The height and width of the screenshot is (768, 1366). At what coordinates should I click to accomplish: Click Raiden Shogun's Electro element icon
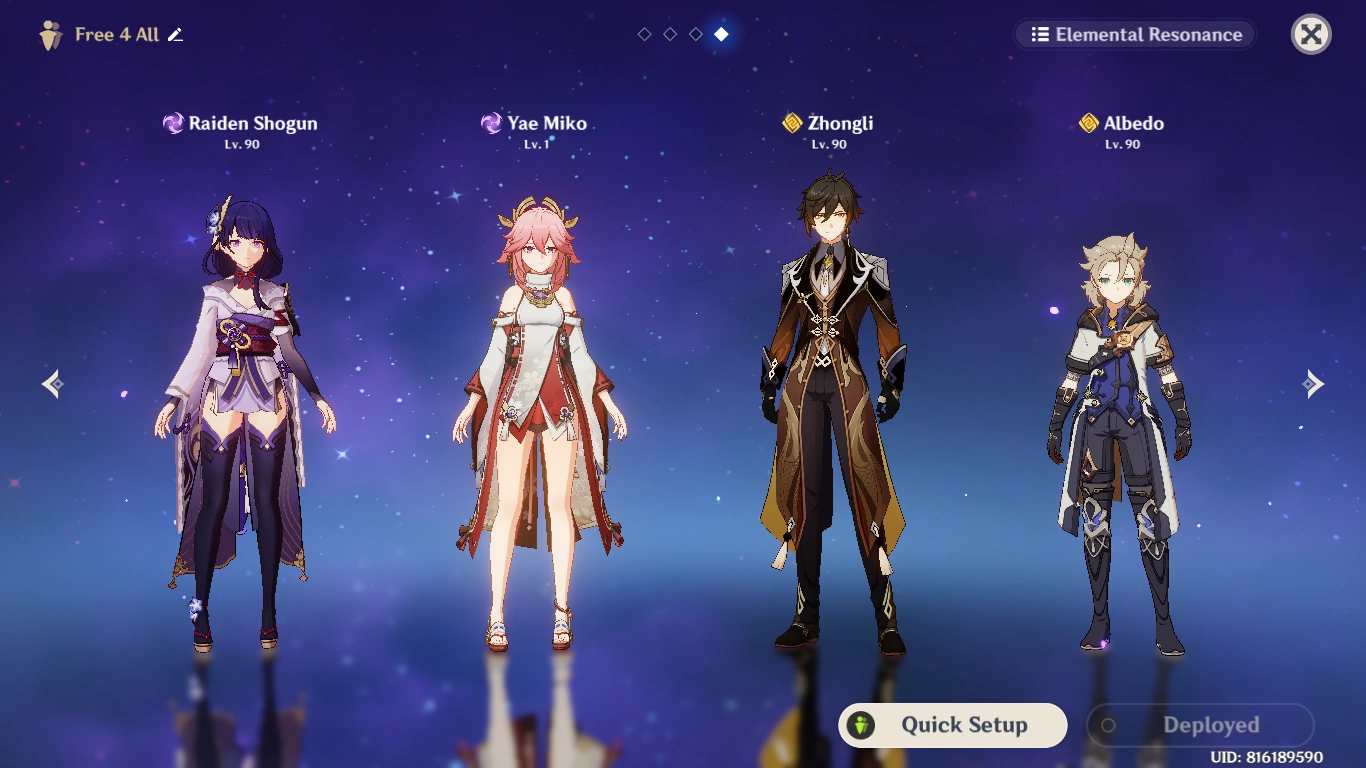point(172,122)
